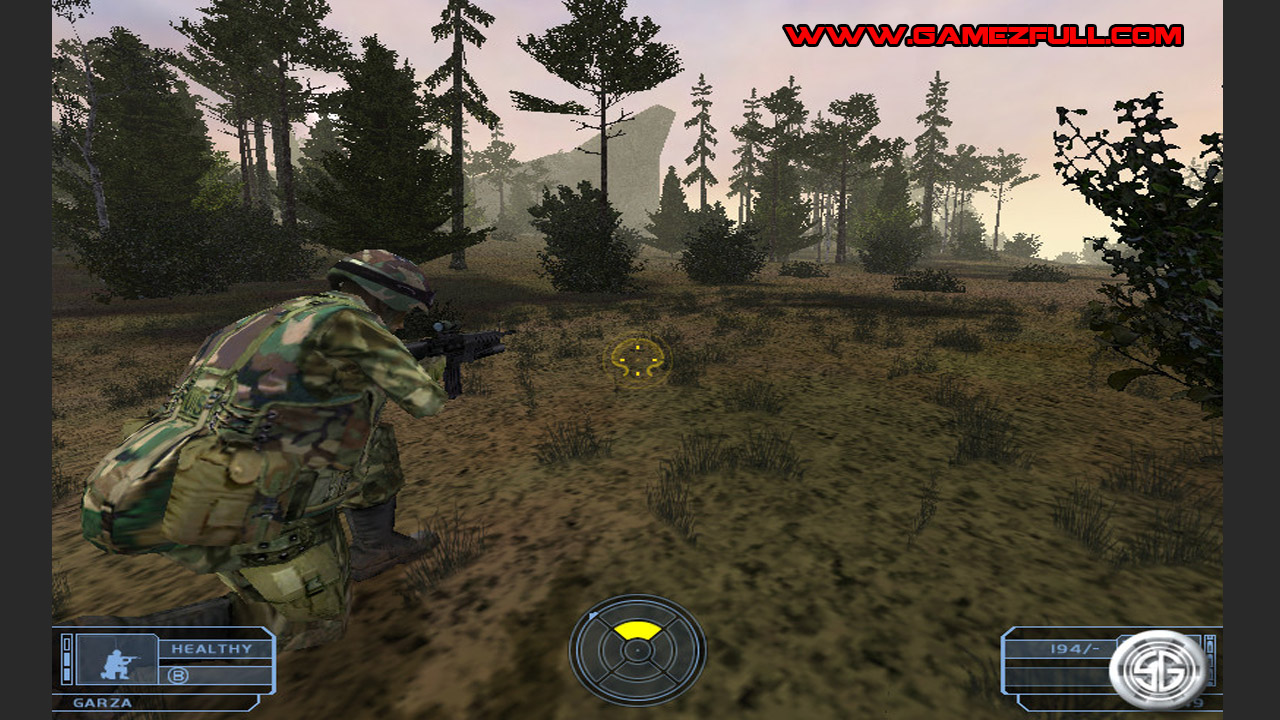
Task: Click the 194/- ammo counter display
Action: coord(1073,647)
